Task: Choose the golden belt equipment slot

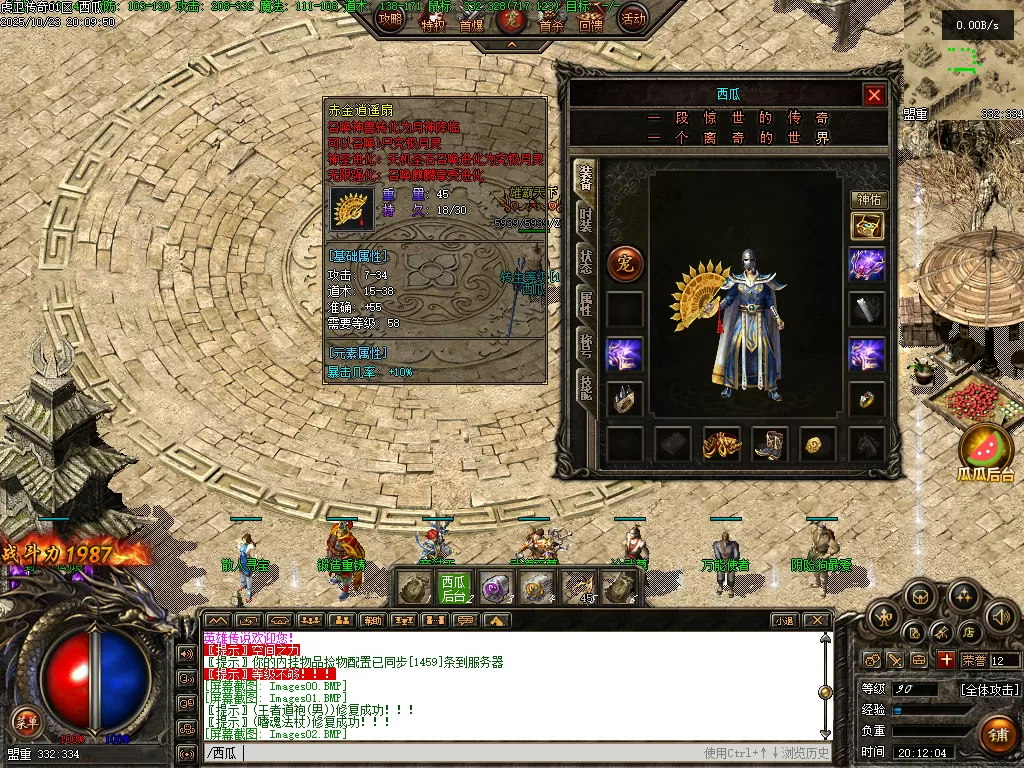Action: pos(721,444)
